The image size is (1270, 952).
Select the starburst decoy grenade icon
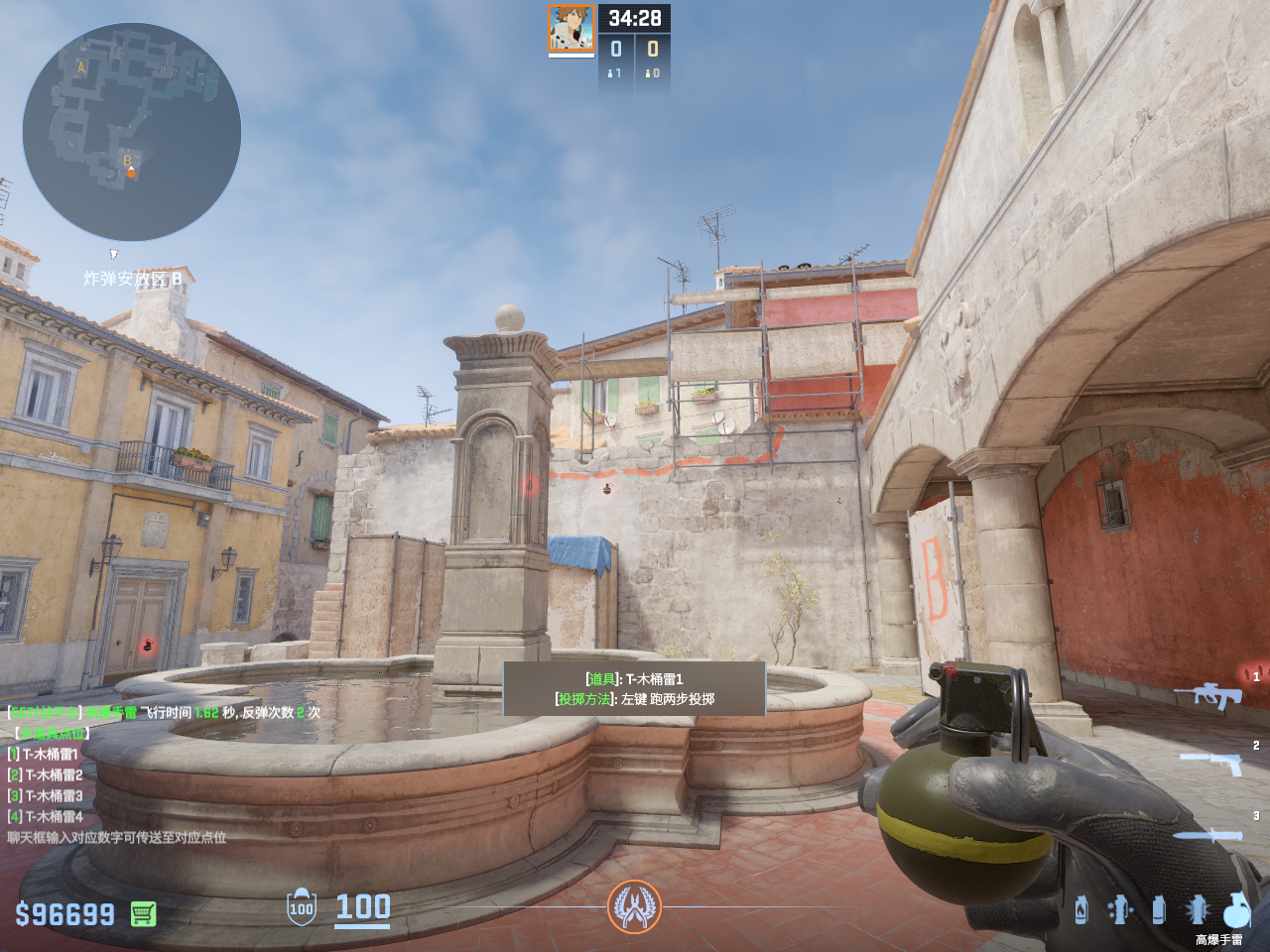1198,909
